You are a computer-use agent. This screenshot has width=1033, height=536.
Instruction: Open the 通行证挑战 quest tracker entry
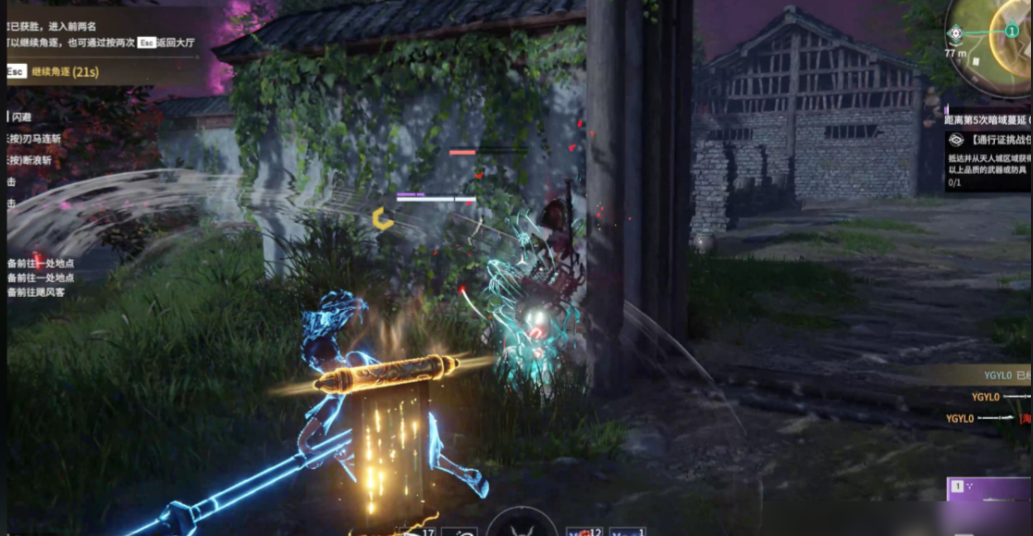pyautogui.click(x=990, y=141)
